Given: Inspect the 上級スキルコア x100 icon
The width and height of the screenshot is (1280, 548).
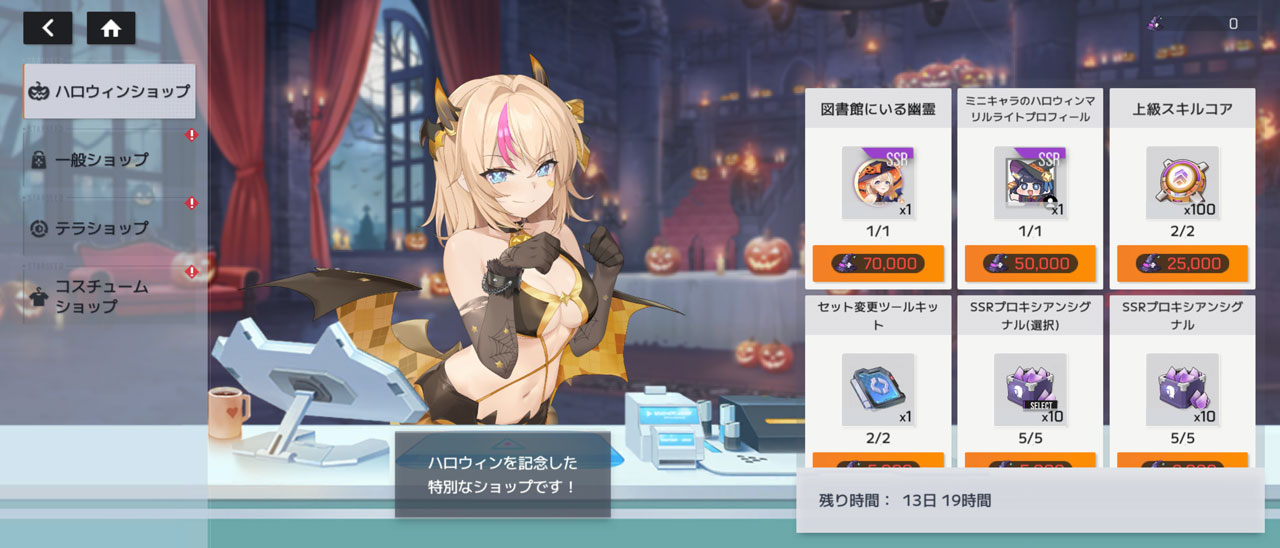Looking at the screenshot, I should (1182, 183).
